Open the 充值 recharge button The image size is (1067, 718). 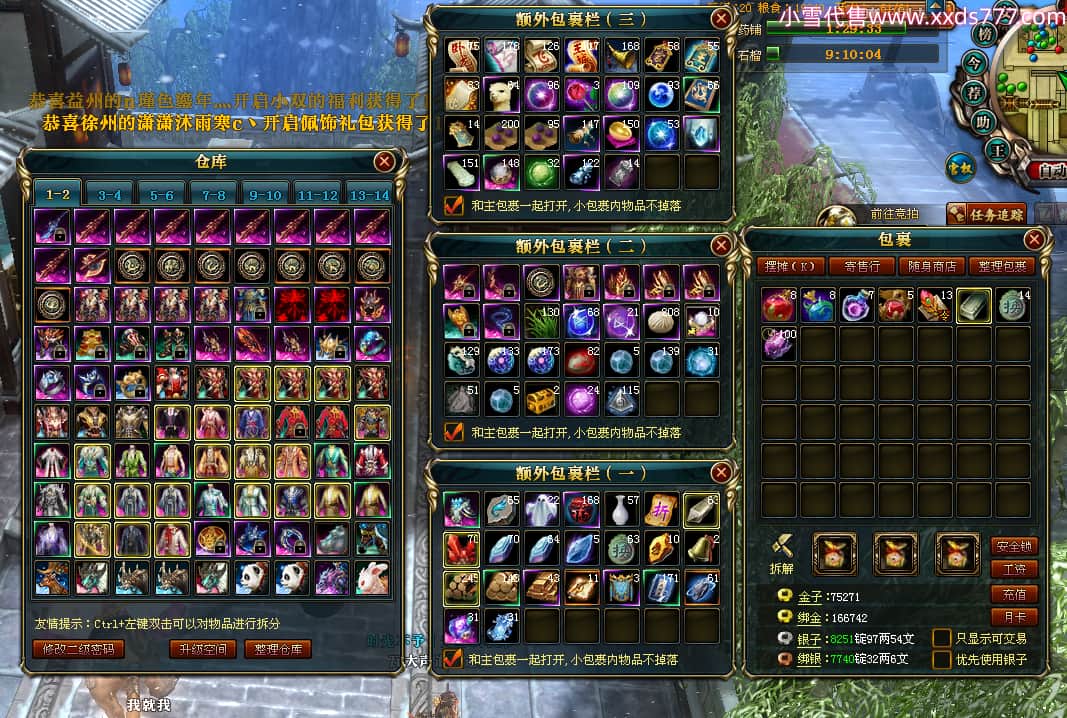click(1013, 593)
